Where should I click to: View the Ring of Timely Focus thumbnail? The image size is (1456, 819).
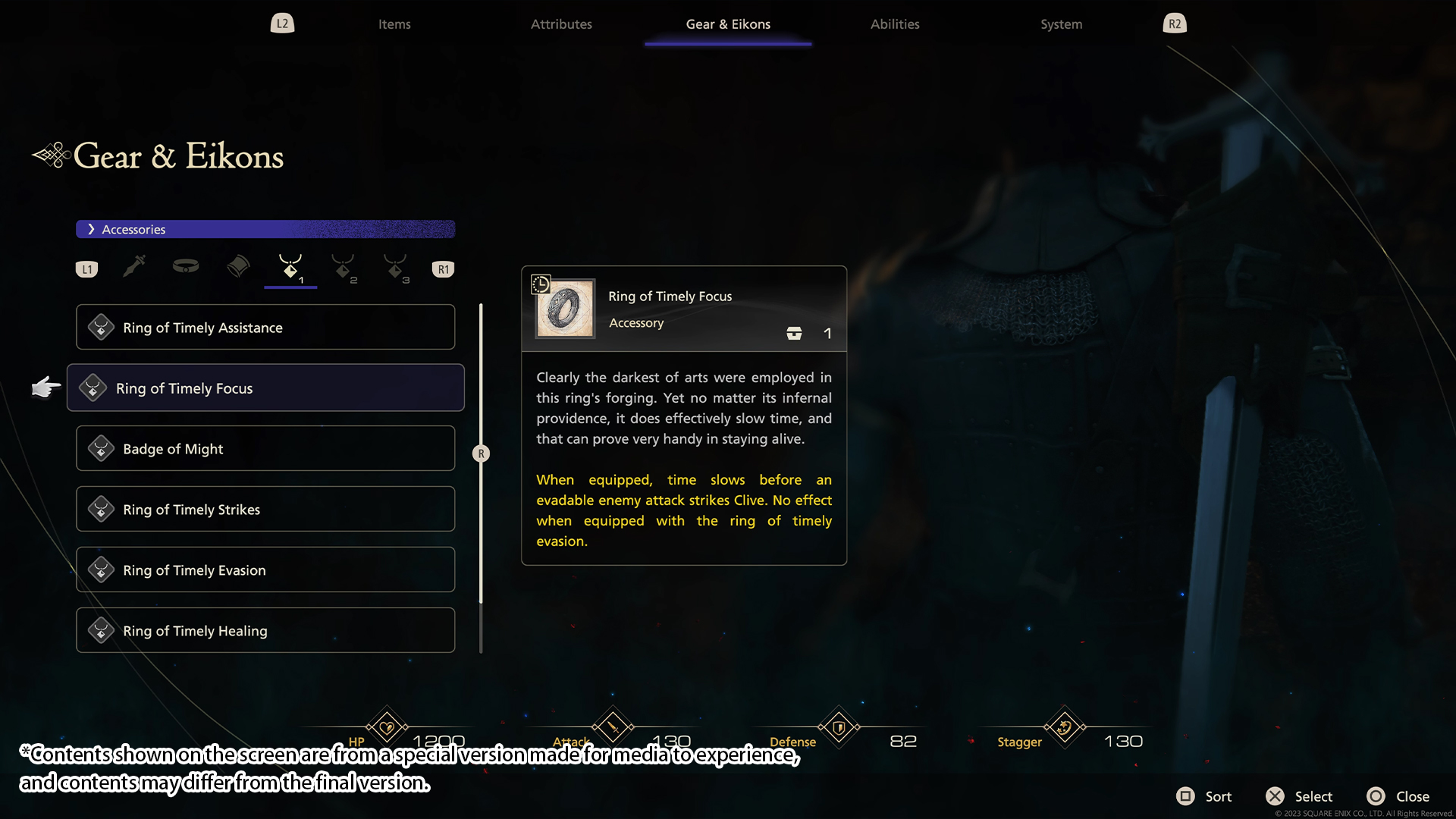[565, 309]
